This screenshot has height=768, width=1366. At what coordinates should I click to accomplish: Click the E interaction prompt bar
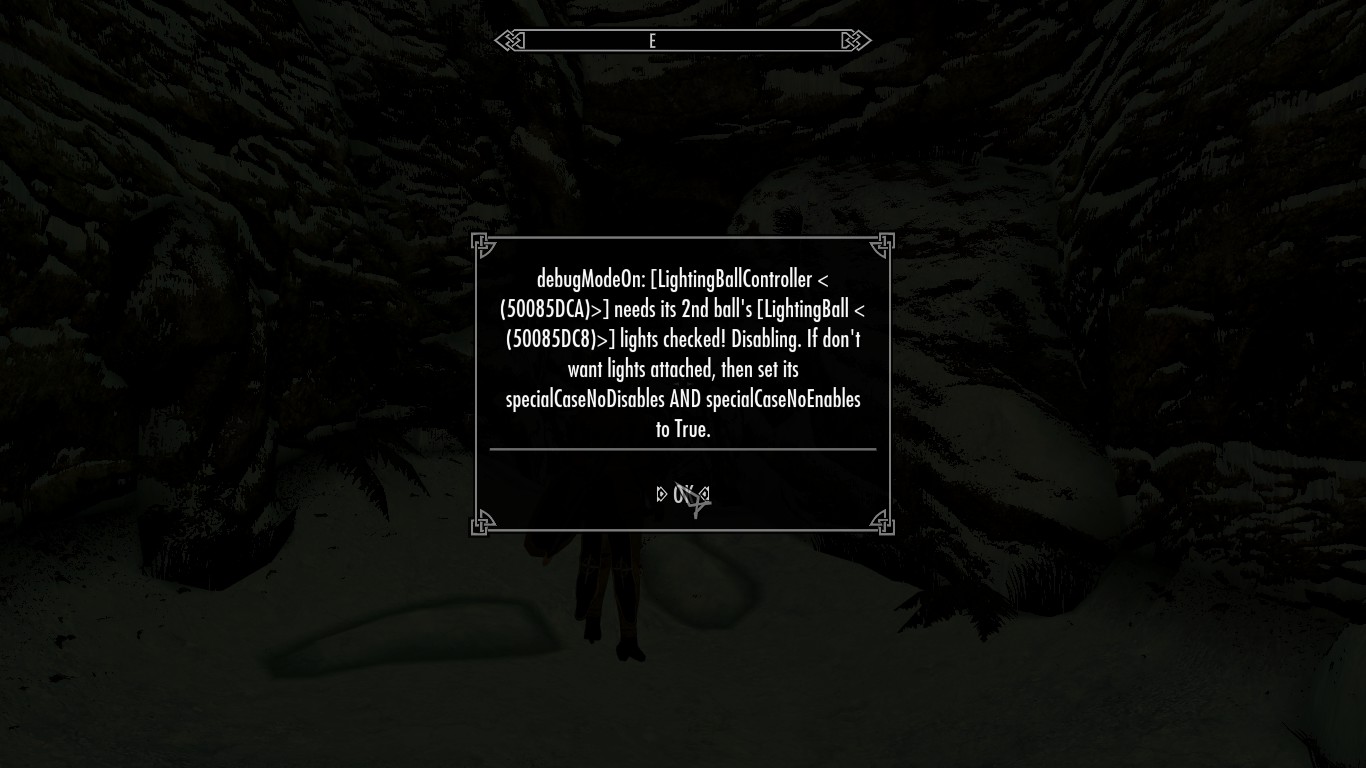(683, 40)
